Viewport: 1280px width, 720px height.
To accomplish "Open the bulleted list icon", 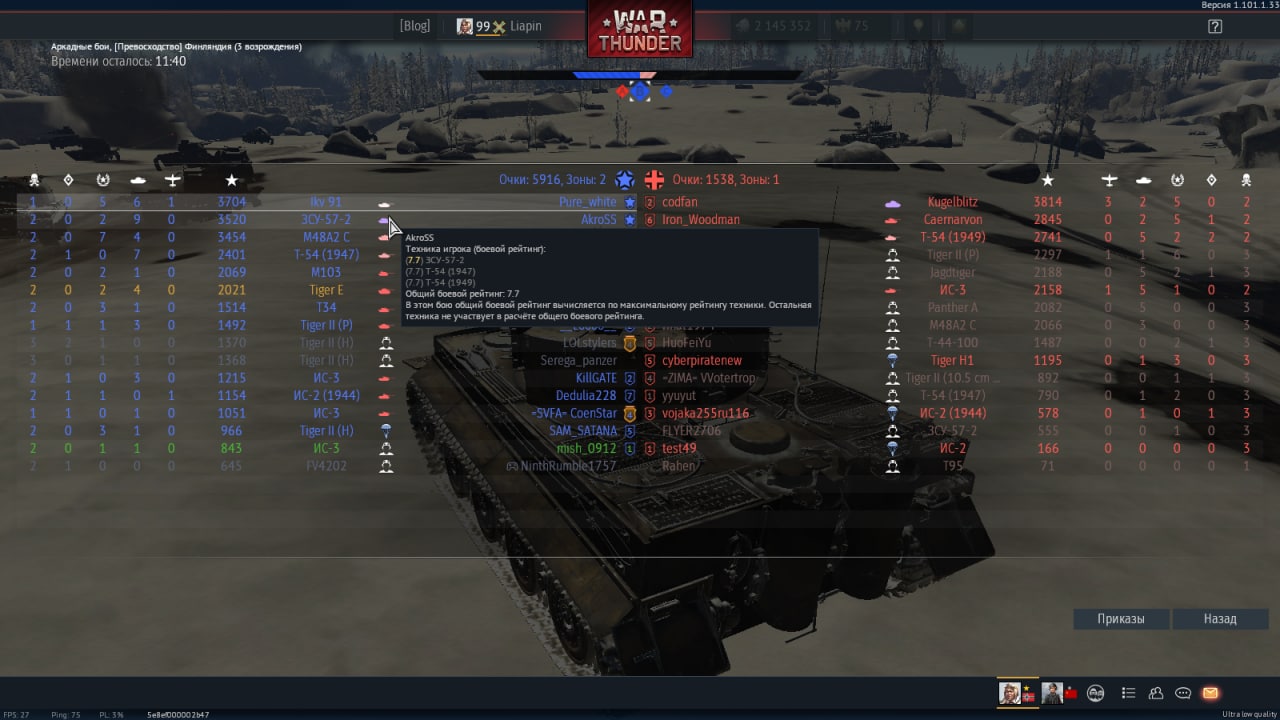I will coord(1129,693).
